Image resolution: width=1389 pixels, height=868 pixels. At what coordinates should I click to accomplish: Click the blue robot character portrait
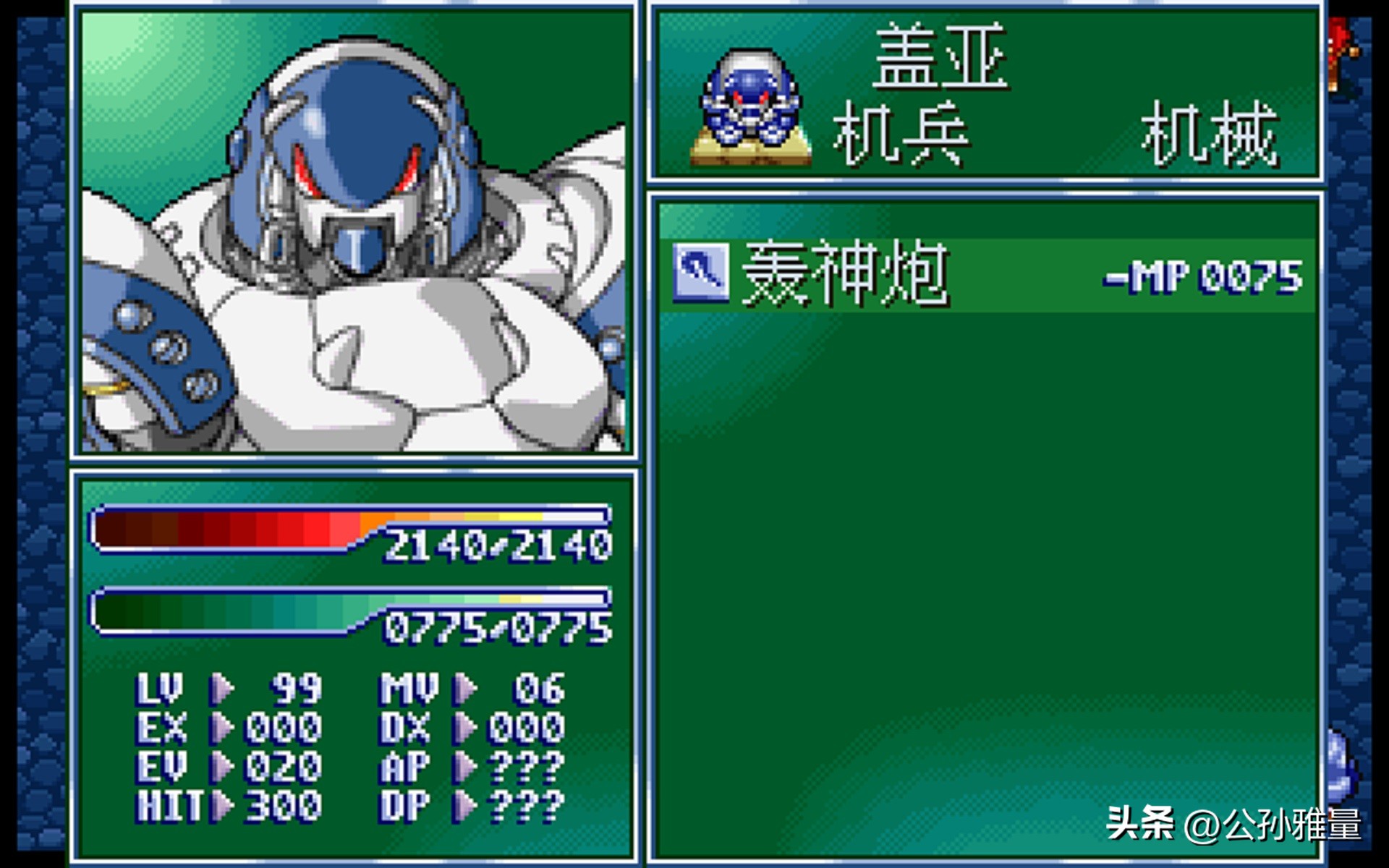354,231
